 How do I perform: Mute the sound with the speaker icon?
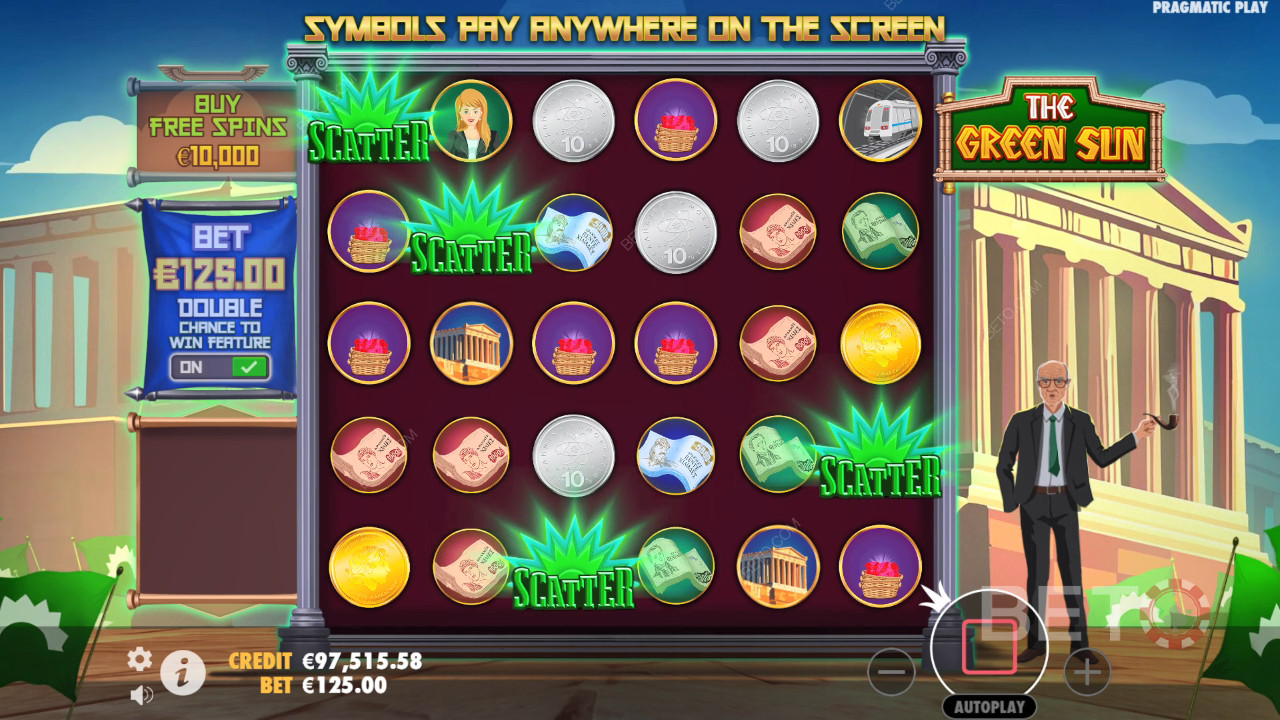click(141, 694)
